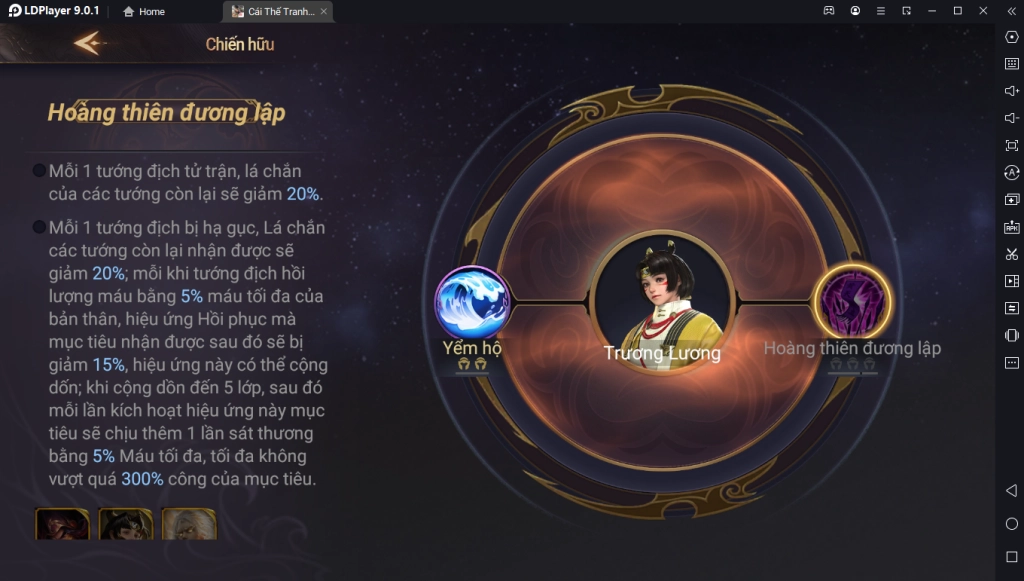Open LDPlayer keyboard mapping tool
Image resolution: width=1024 pixels, height=581 pixels.
[1011, 64]
